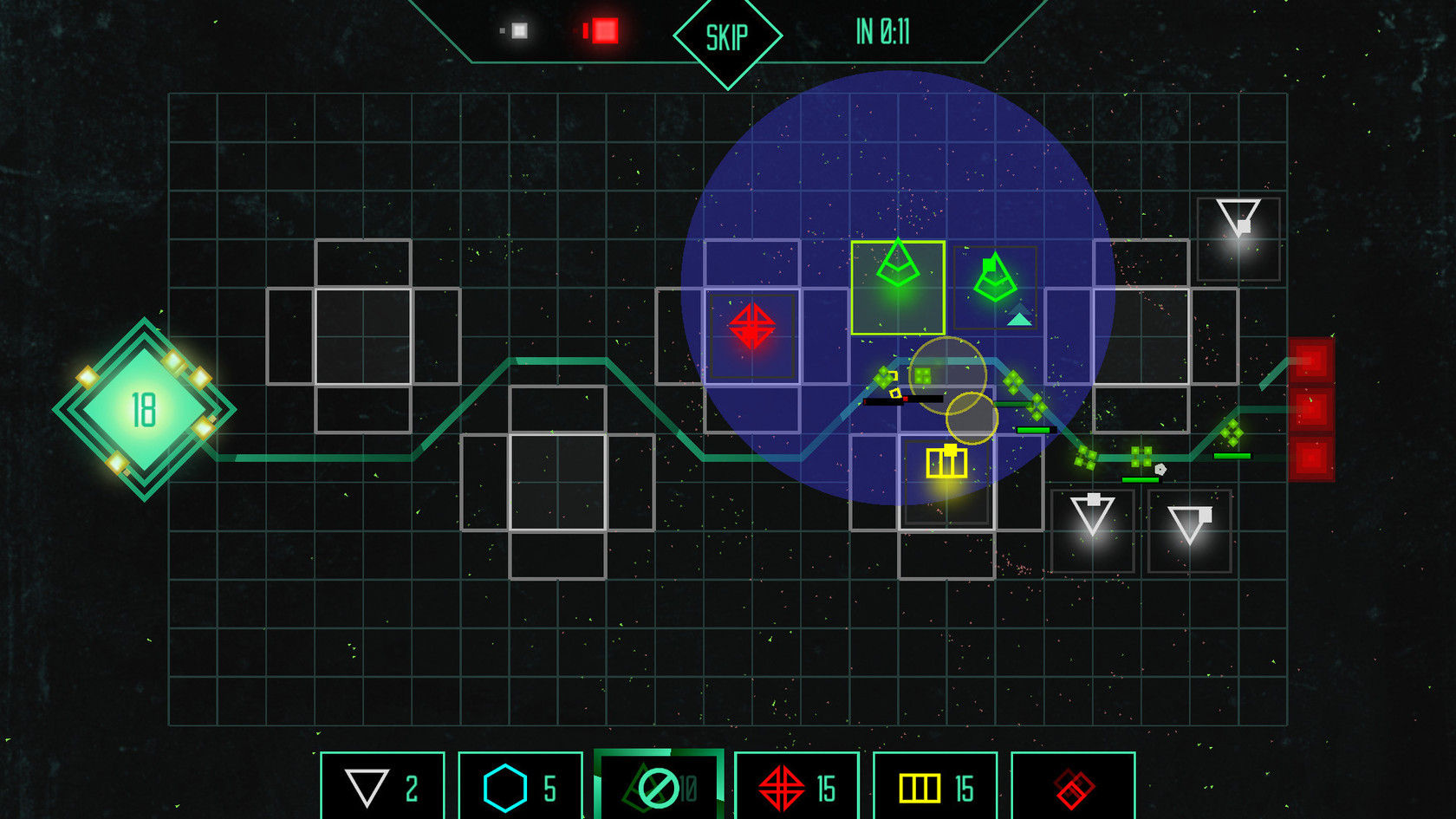Screen dimensions: 1456x819
Task: Select the red diamond tower in the build bar
Action: [x=1072, y=787]
